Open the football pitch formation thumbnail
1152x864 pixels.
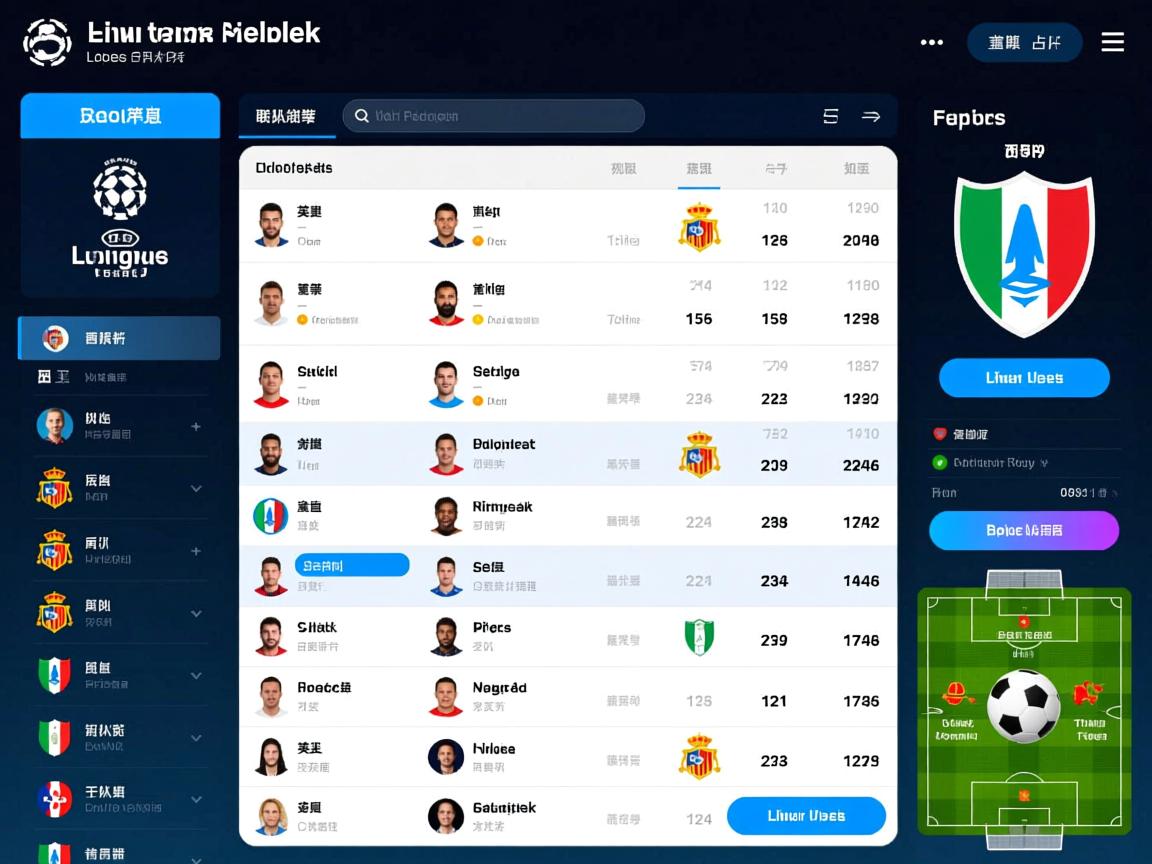(x=1024, y=711)
